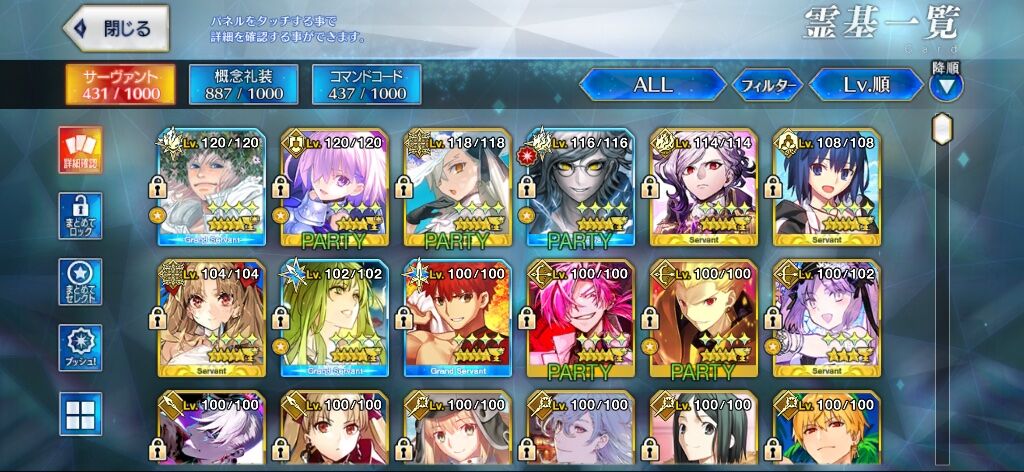The image size is (1024, 472).
Task: Switch to the サーヴァント tab
Action: click(x=121, y=85)
